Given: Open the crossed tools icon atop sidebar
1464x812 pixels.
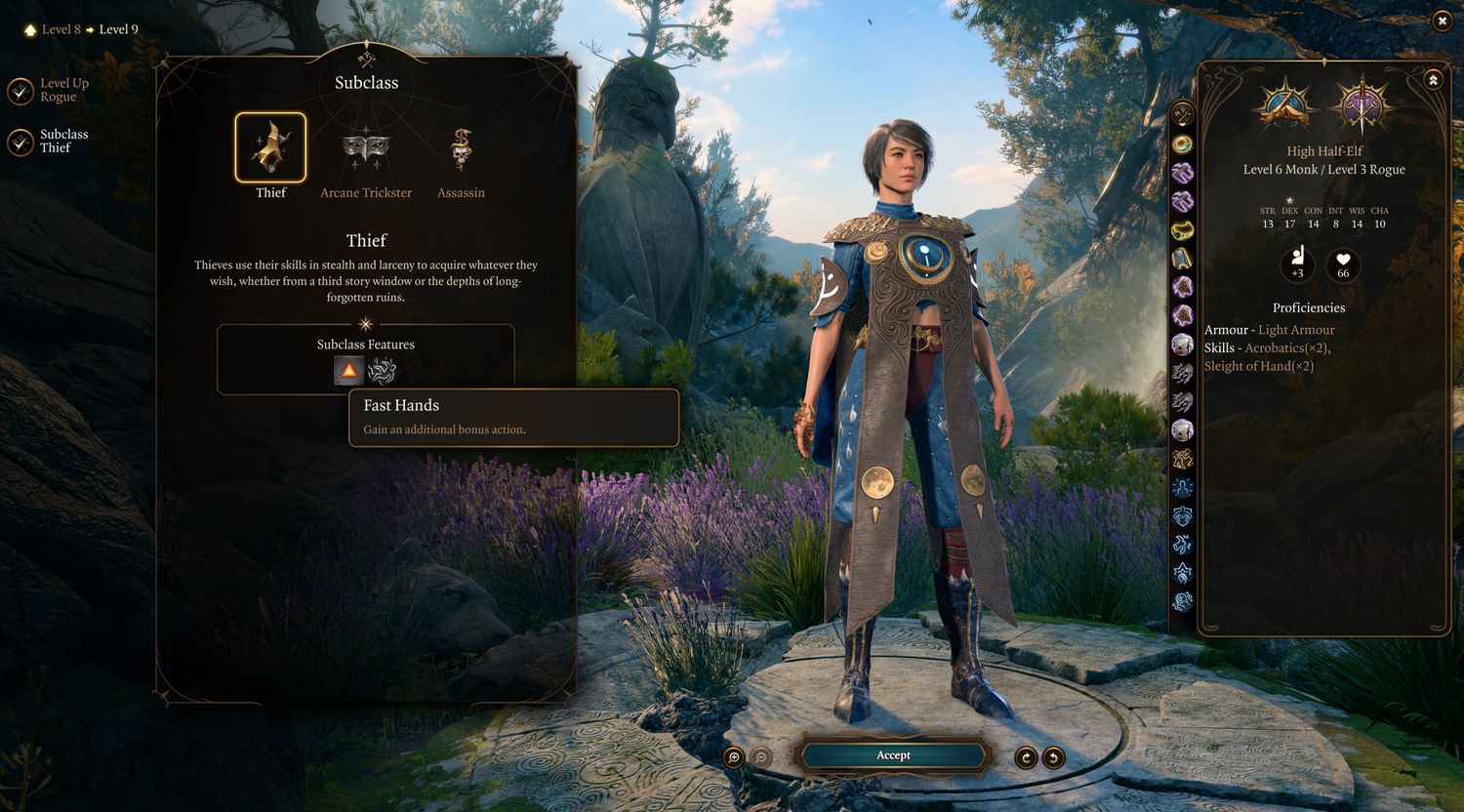Looking at the screenshot, I should [x=1183, y=114].
